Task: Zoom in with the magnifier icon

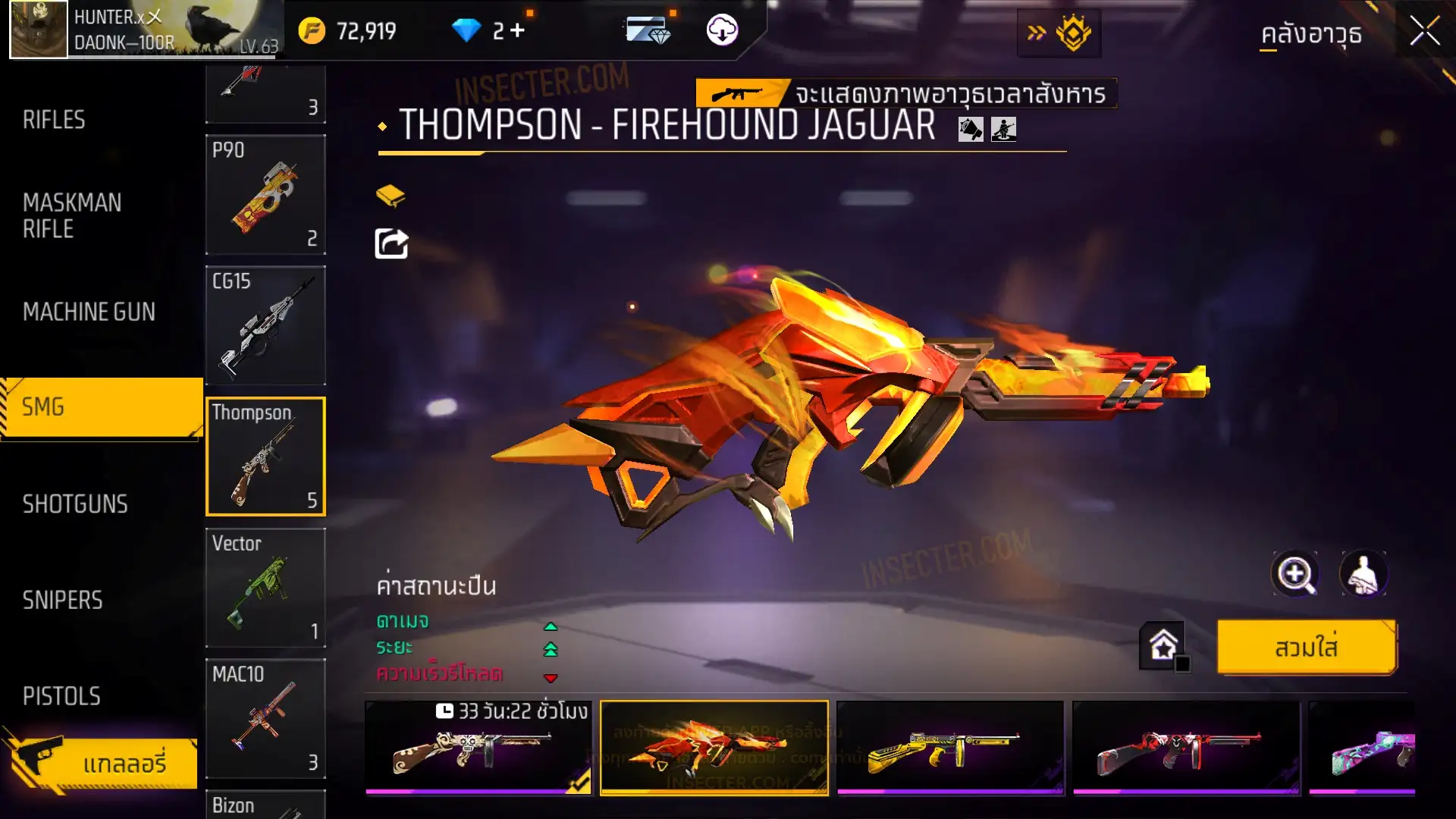Action: (1294, 574)
